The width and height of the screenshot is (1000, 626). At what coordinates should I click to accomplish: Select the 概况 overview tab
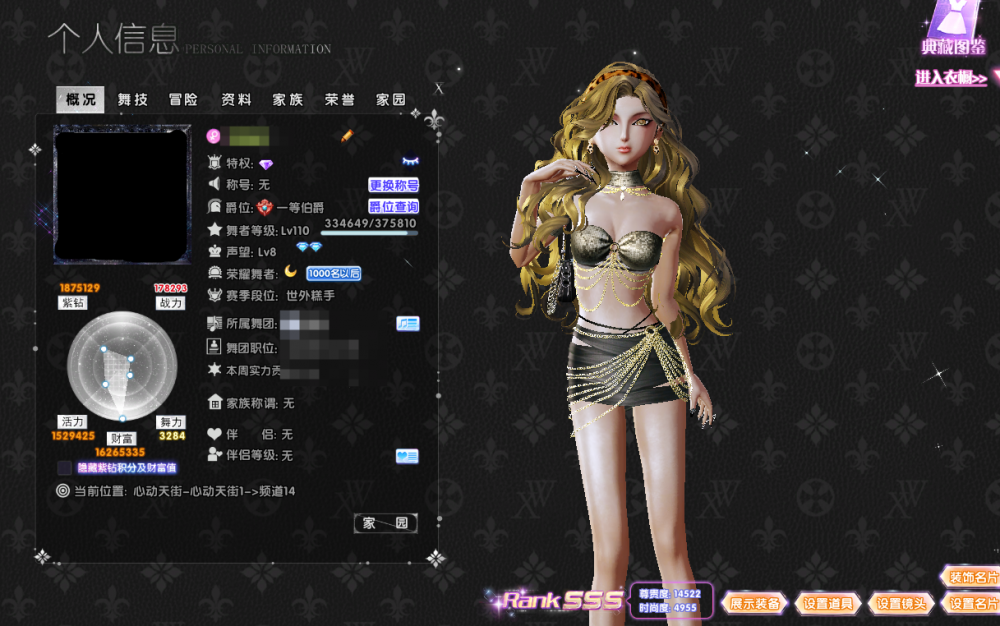[x=81, y=100]
